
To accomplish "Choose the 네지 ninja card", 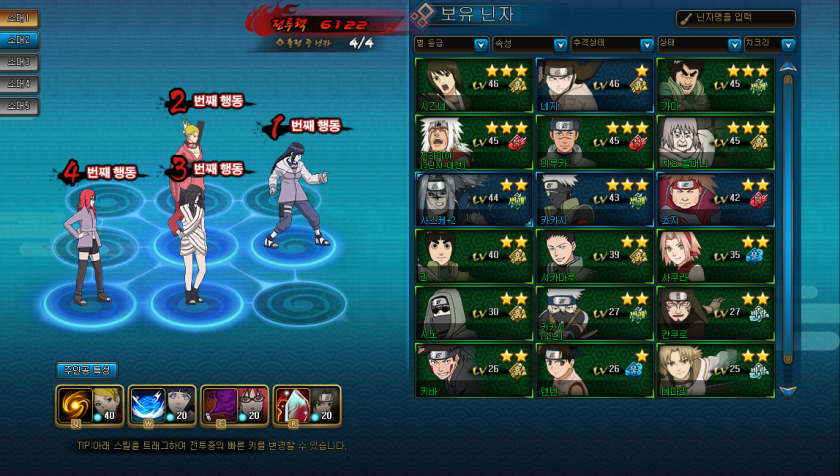I will point(594,83).
